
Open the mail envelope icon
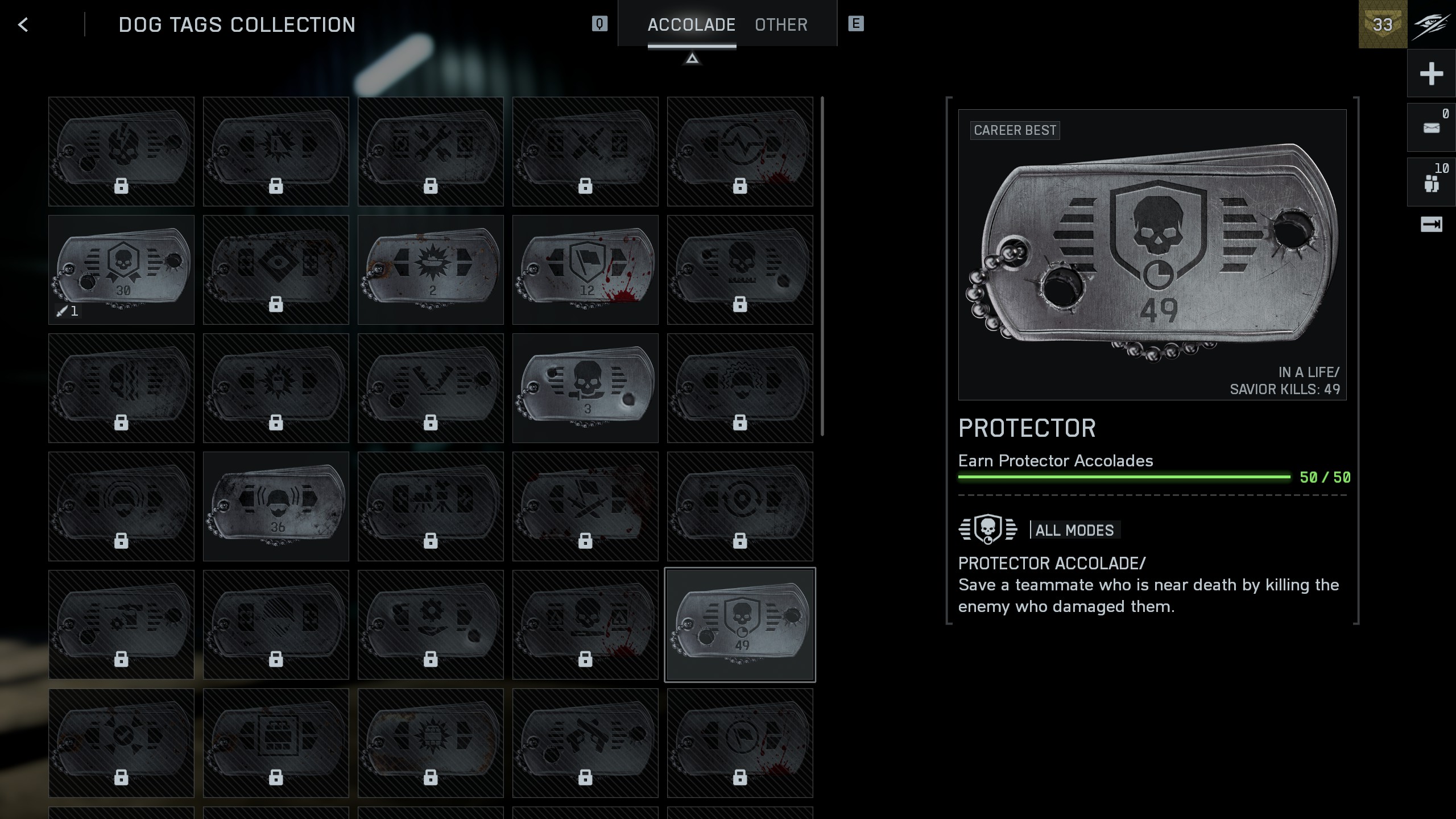(1431, 128)
